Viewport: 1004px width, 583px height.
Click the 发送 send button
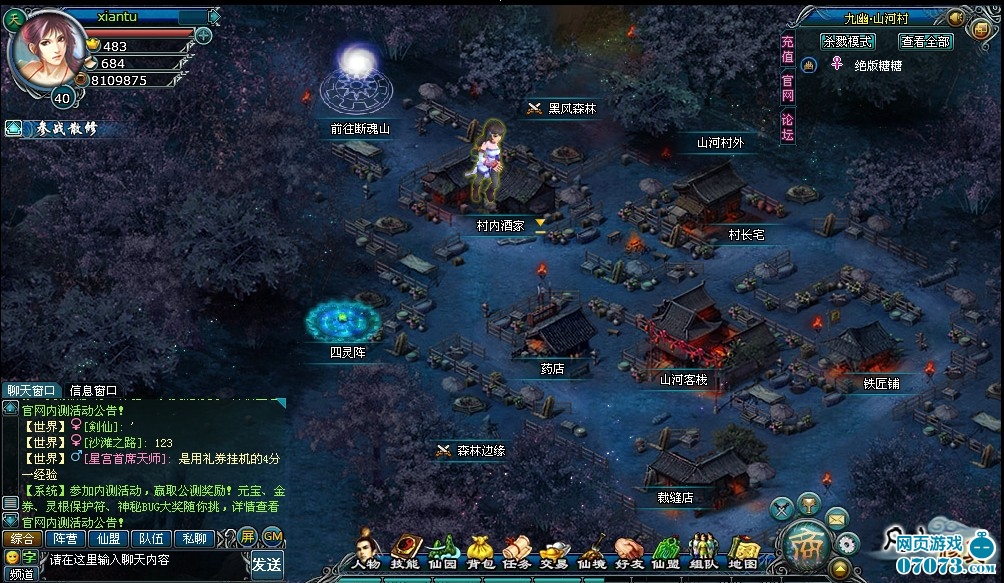pos(267,564)
